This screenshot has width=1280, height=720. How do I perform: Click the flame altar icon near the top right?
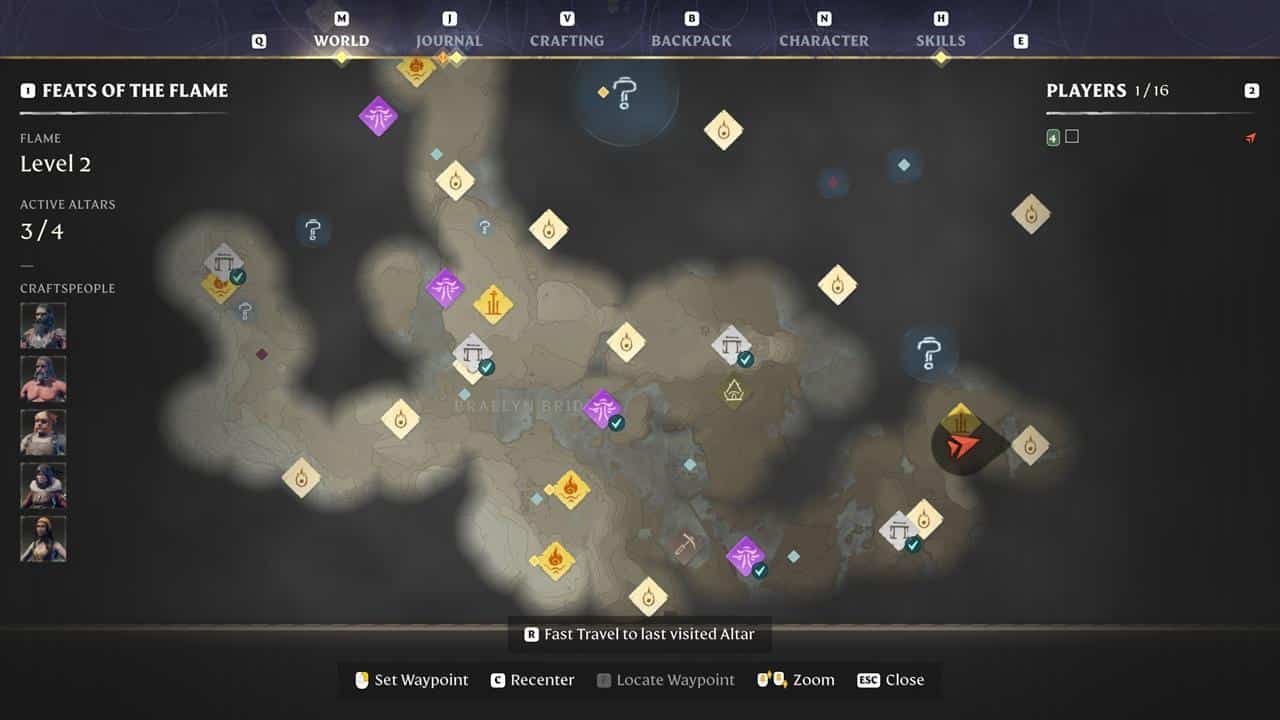1033,213
